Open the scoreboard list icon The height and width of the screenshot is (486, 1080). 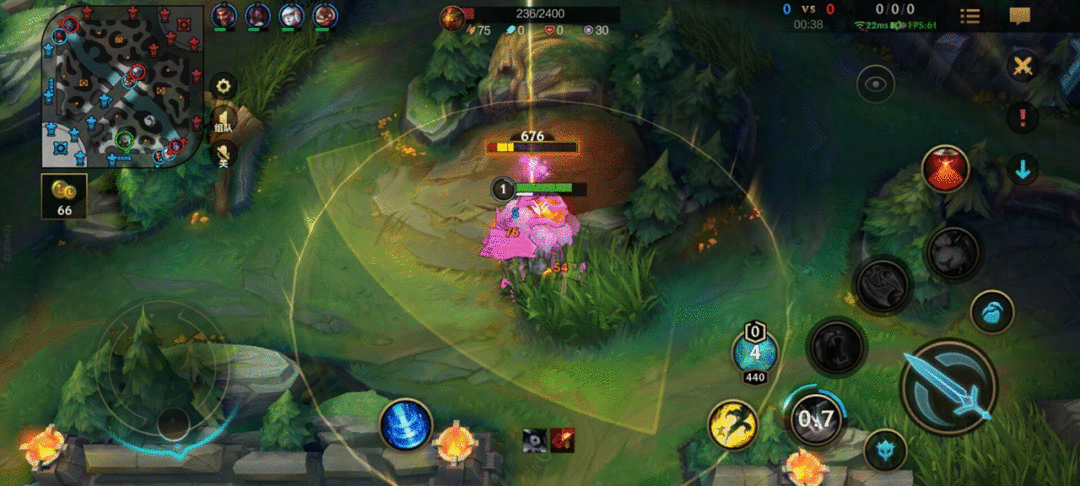[x=970, y=16]
